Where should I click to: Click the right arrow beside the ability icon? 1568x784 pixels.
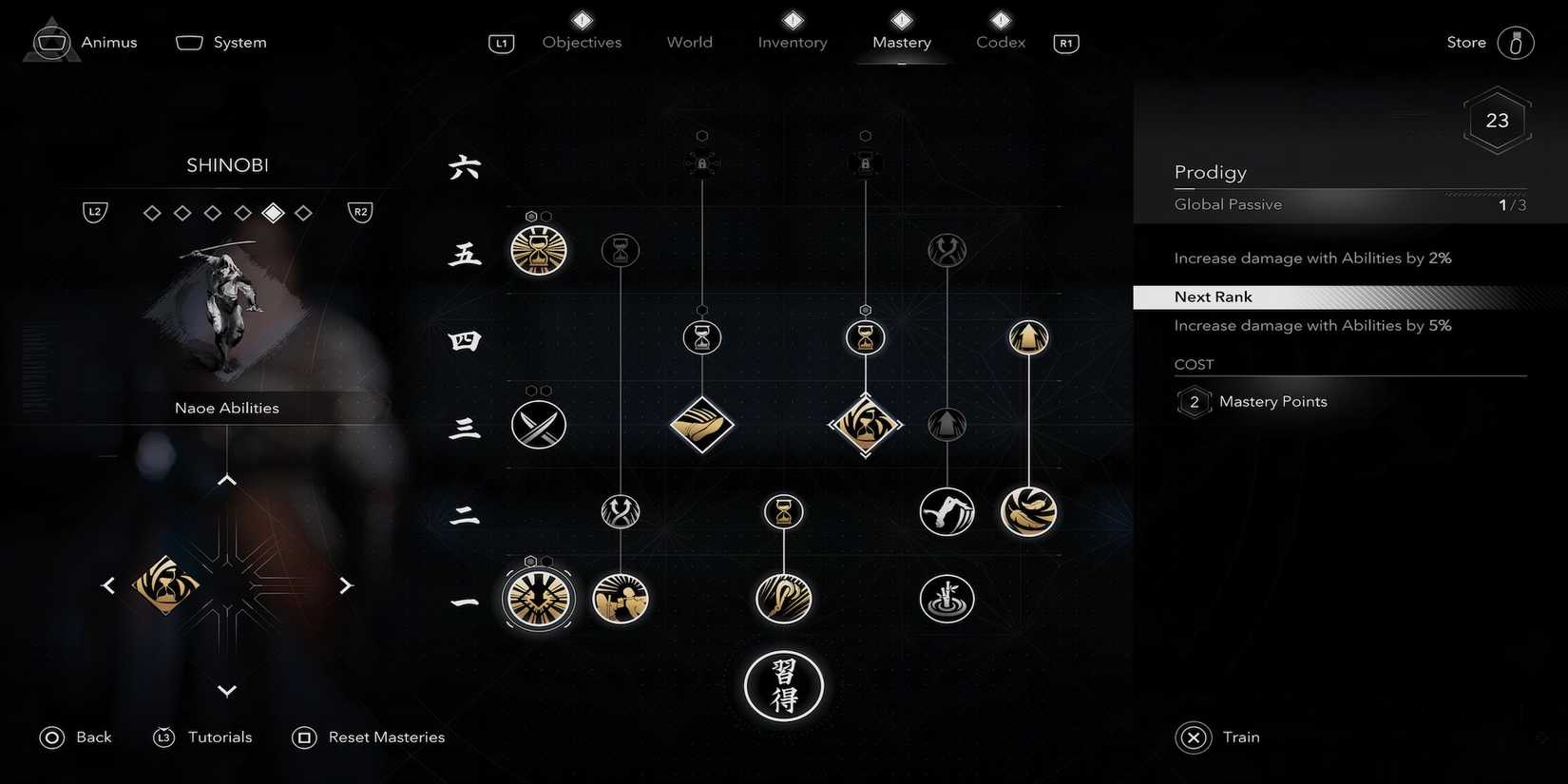pyautogui.click(x=346, y=584)
